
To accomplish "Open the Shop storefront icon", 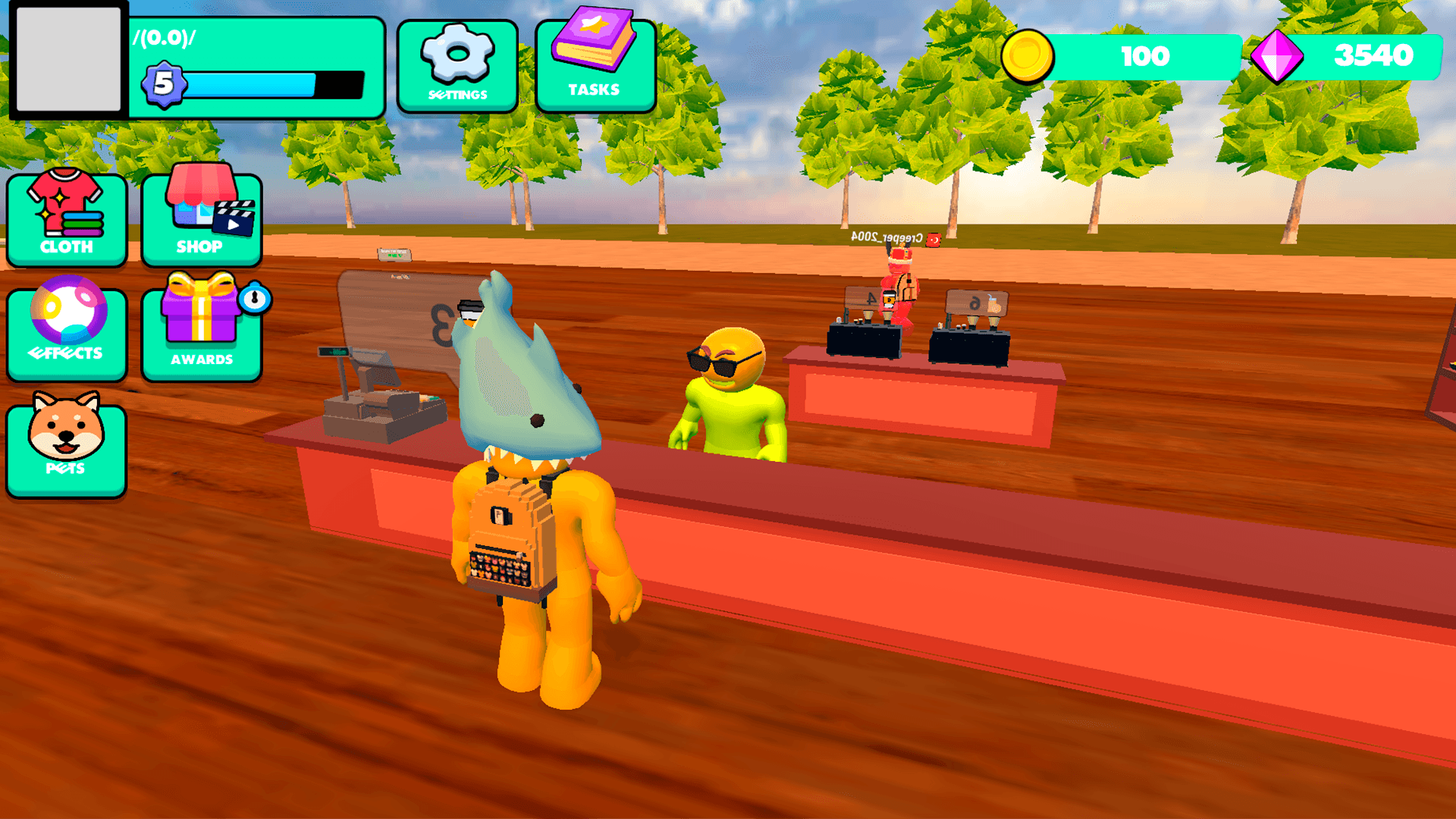I will pyautogui.click(x=200, y=205).
